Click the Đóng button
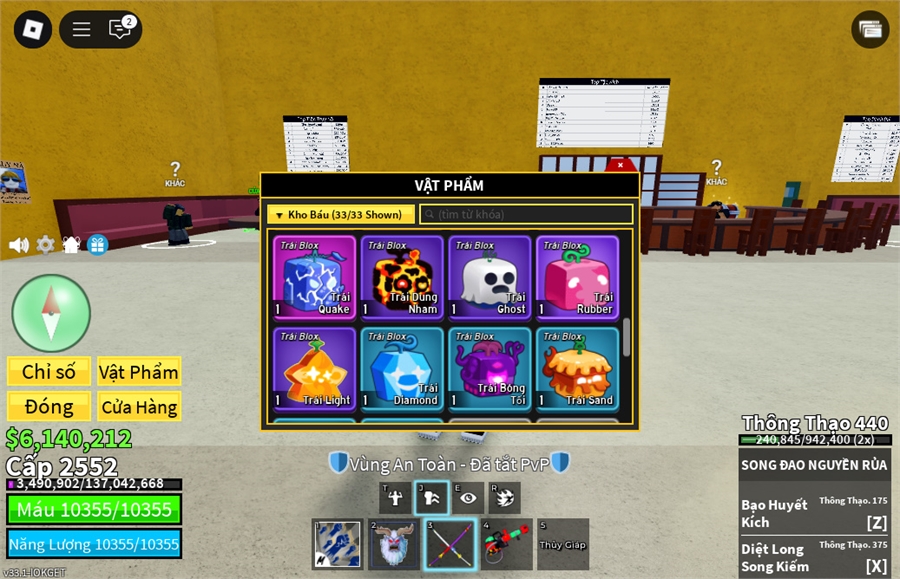This screenshot has height=579, width=900. (x=49, y=407)
